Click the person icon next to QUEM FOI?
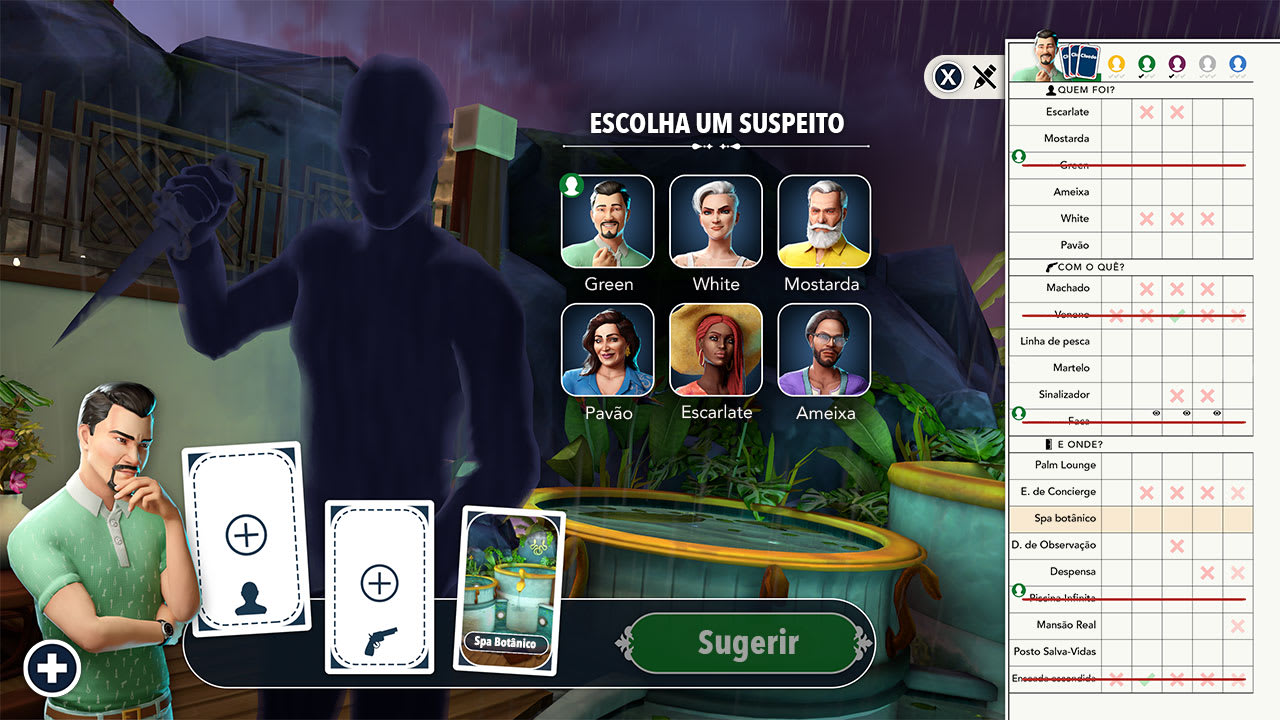 (x=1052, y=90)
